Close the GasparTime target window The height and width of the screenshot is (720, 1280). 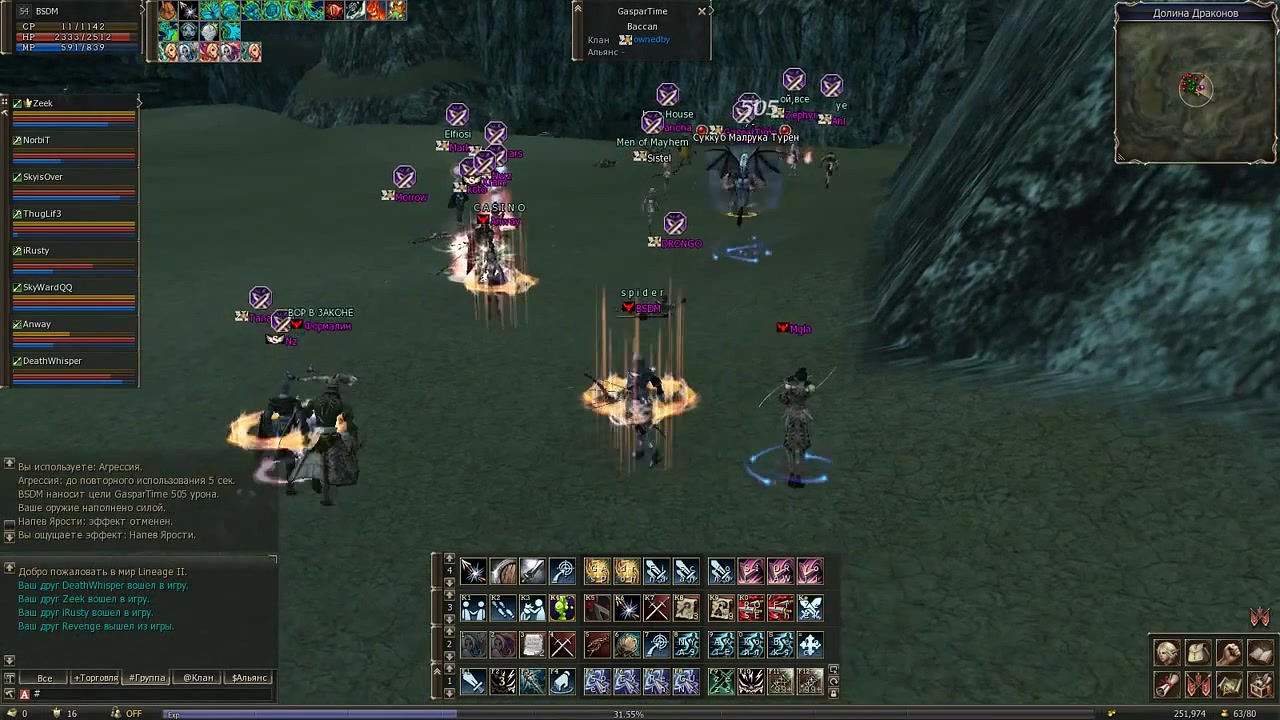coord(702,11)
